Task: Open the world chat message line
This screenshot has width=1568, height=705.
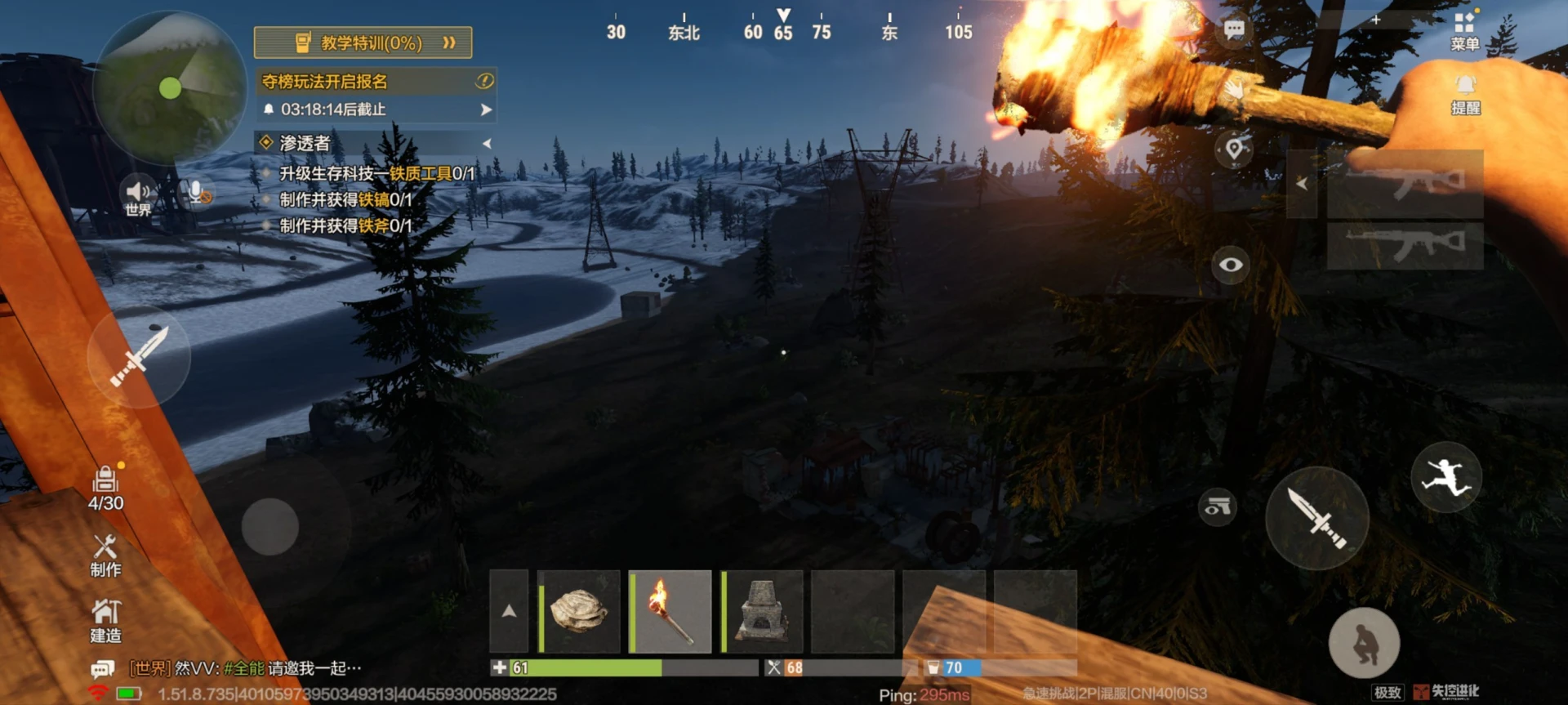Action: 245,668
